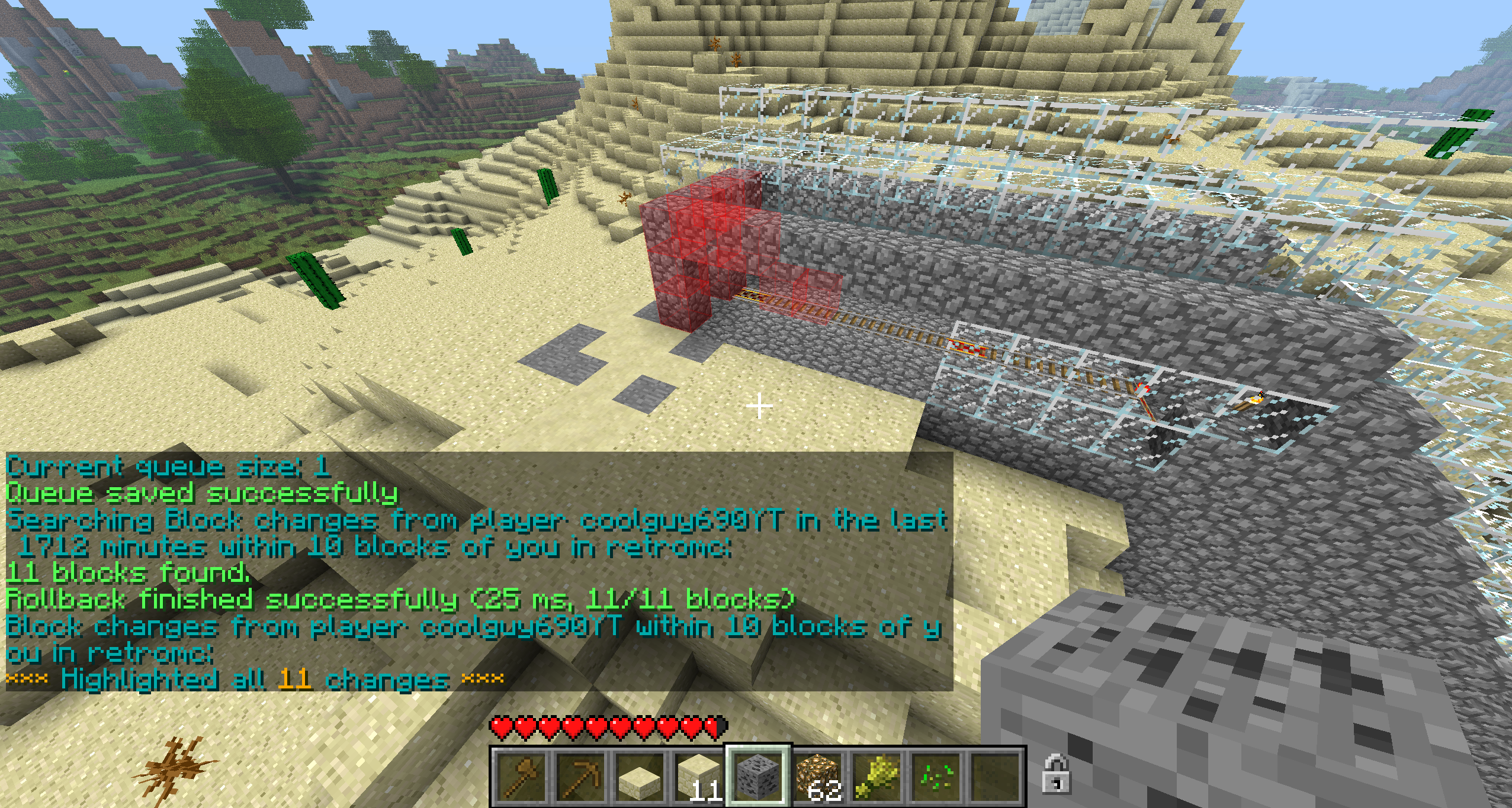The width and height of the screenshot is (1512, 808).
Task: Select the stack of 11 sandstone blocks
Action: (x=698, y=776)
